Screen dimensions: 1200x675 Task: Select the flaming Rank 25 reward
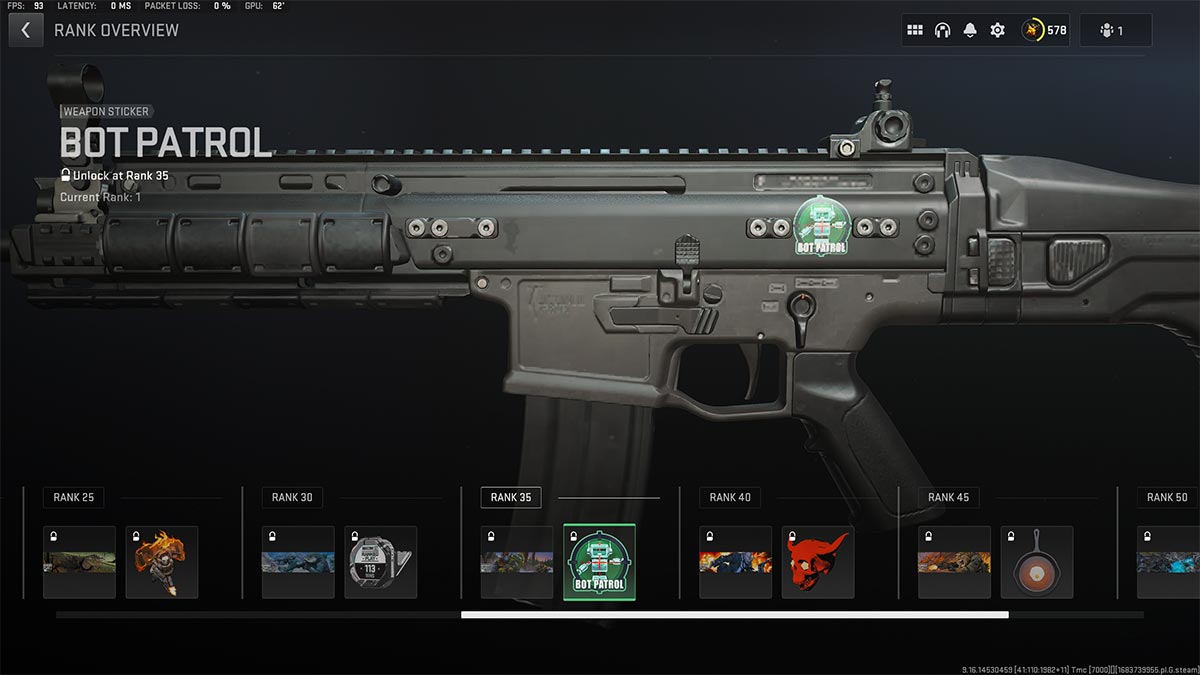click(x=161, y=562)
